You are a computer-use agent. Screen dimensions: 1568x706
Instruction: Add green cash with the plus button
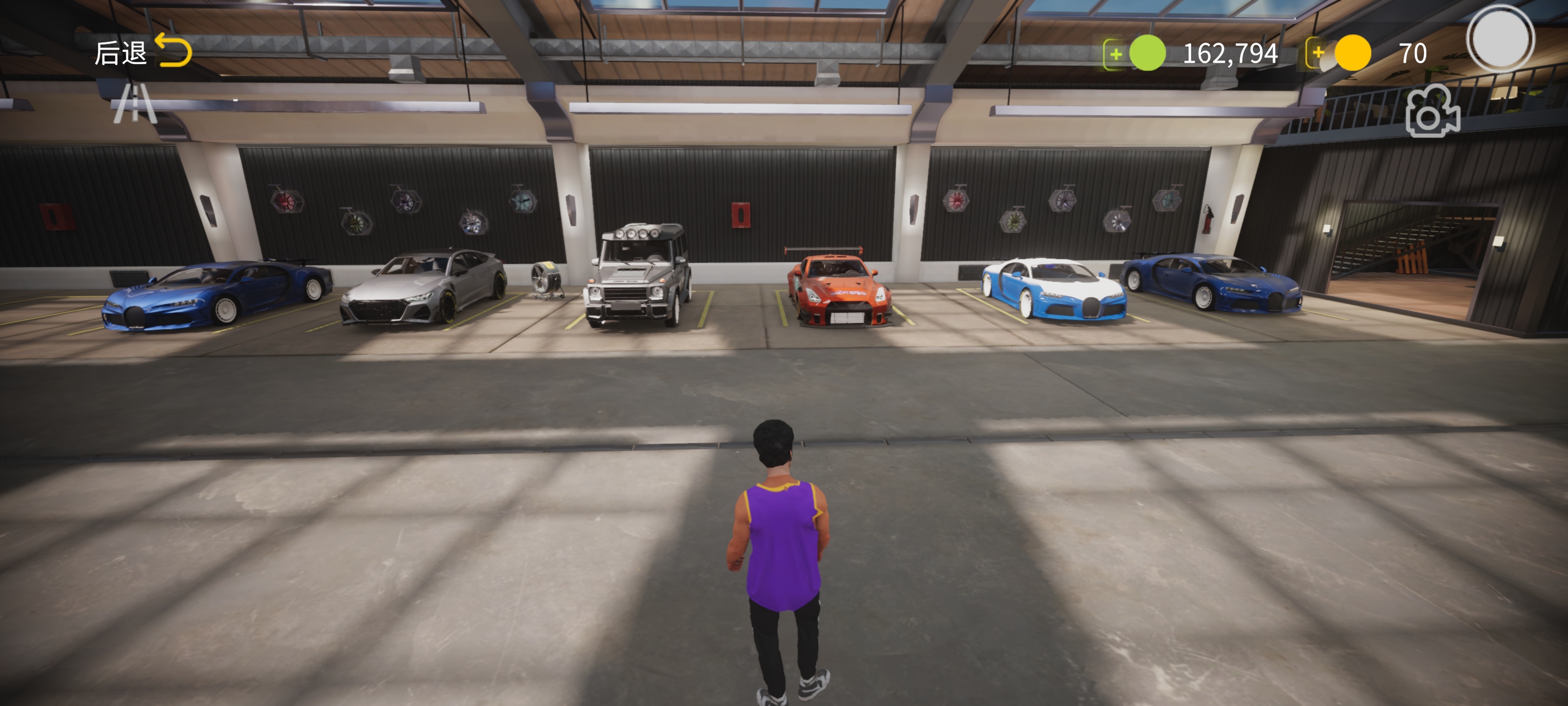tap(1115, 53)
